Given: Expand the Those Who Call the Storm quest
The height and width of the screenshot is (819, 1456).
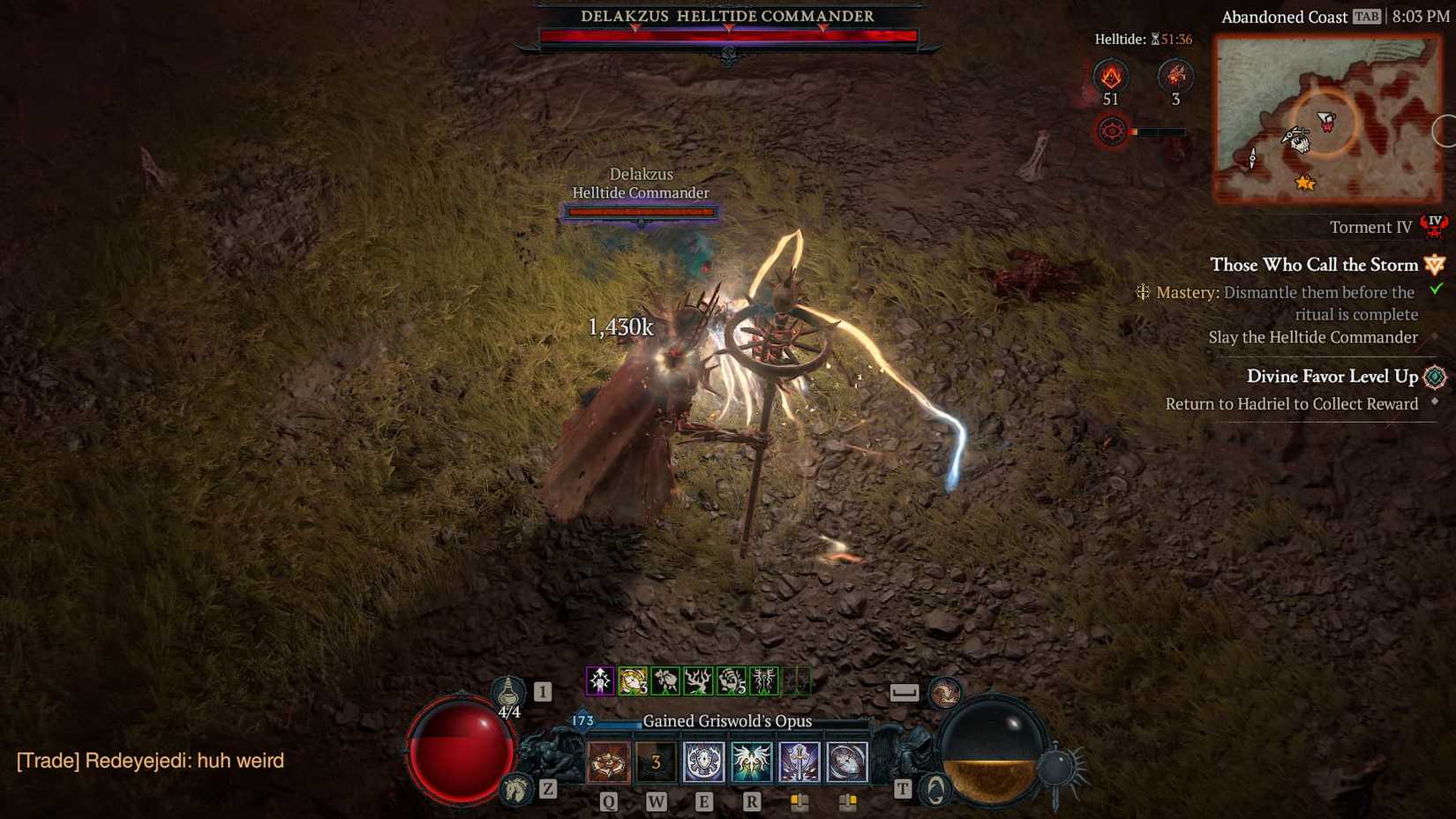Looking at the screenshot, I should tap(1316, 265).
